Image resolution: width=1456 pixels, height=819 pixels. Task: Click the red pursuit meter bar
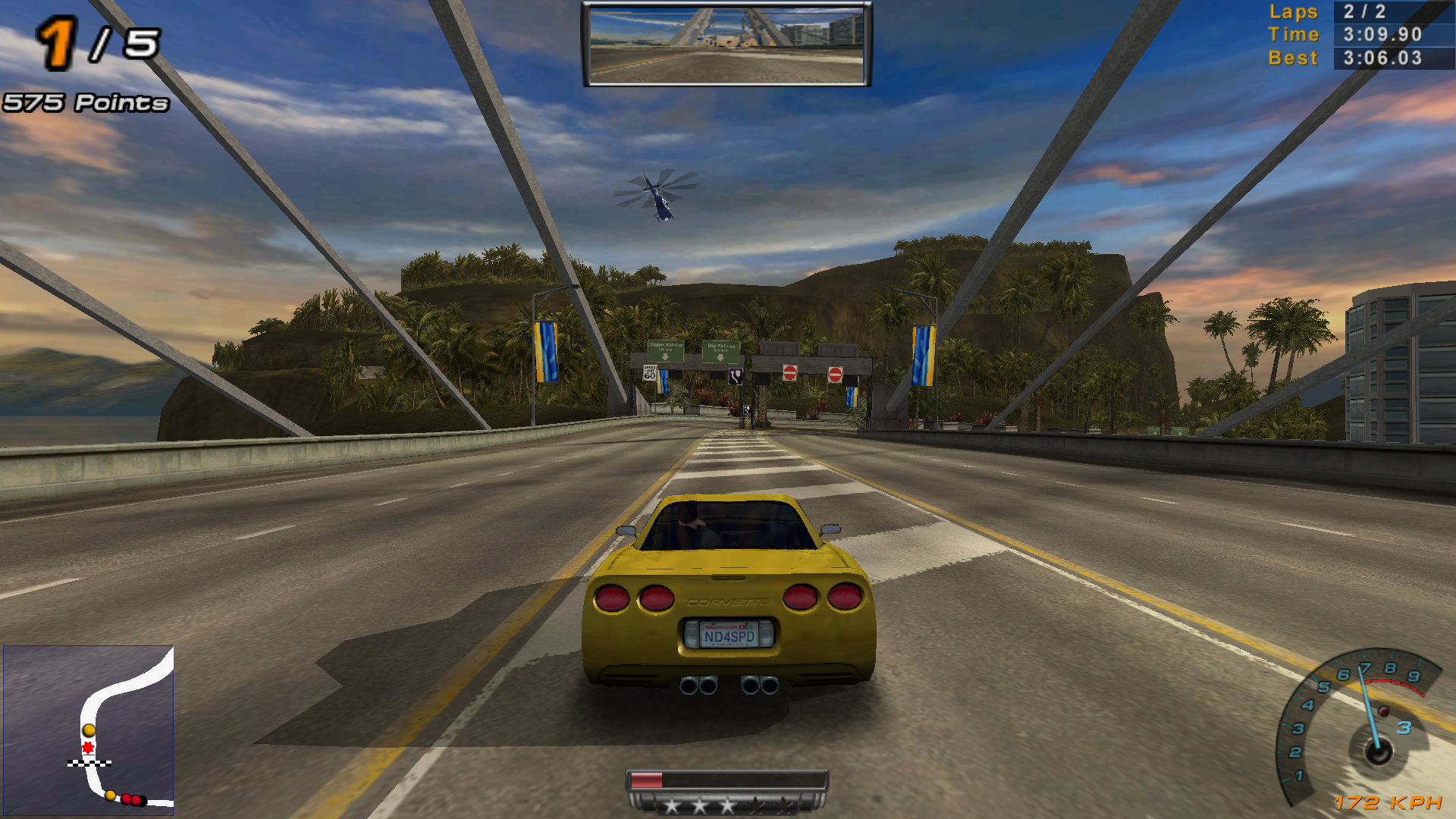(645, 779)
